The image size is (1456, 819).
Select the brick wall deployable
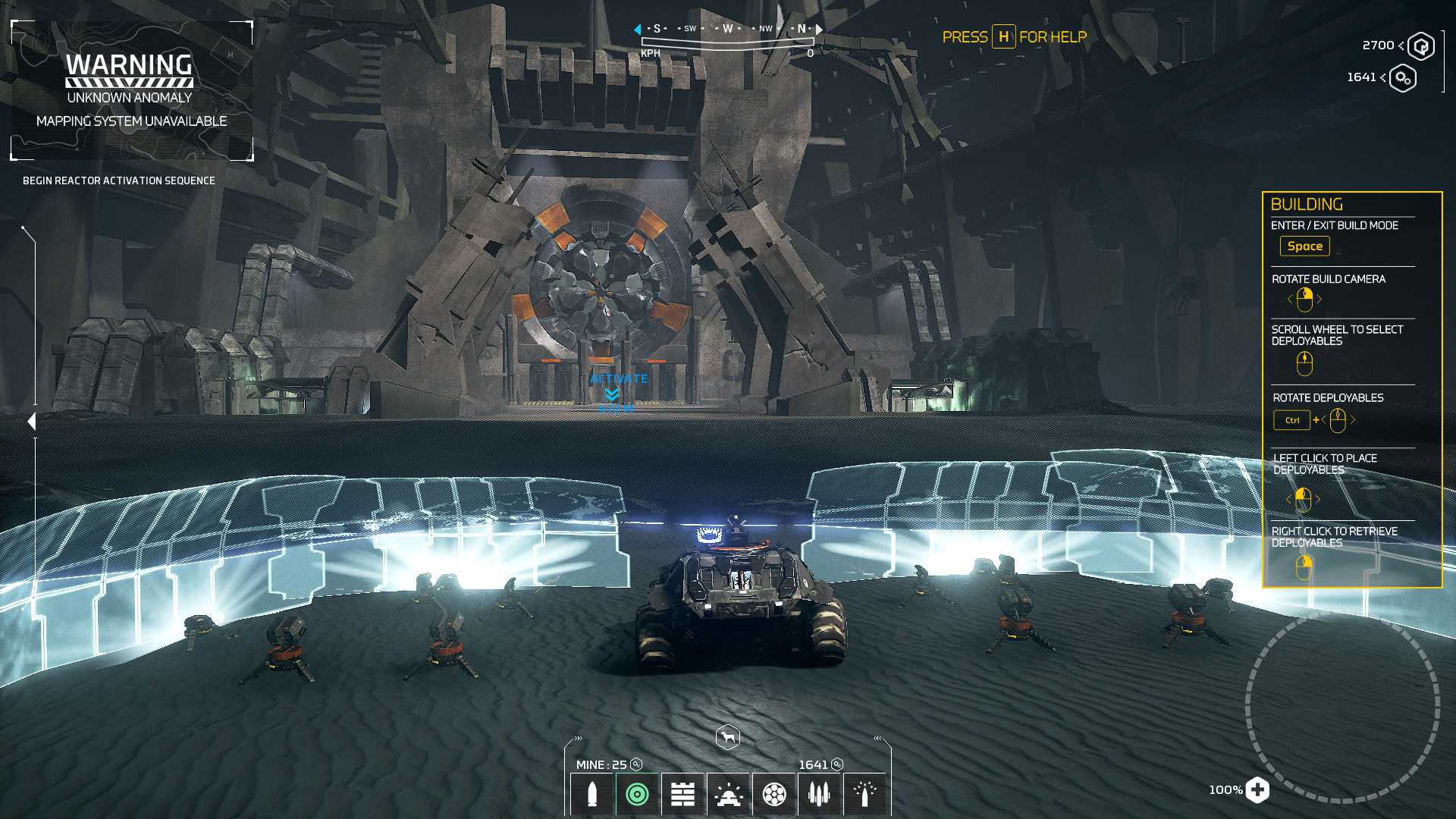[682, 794]
